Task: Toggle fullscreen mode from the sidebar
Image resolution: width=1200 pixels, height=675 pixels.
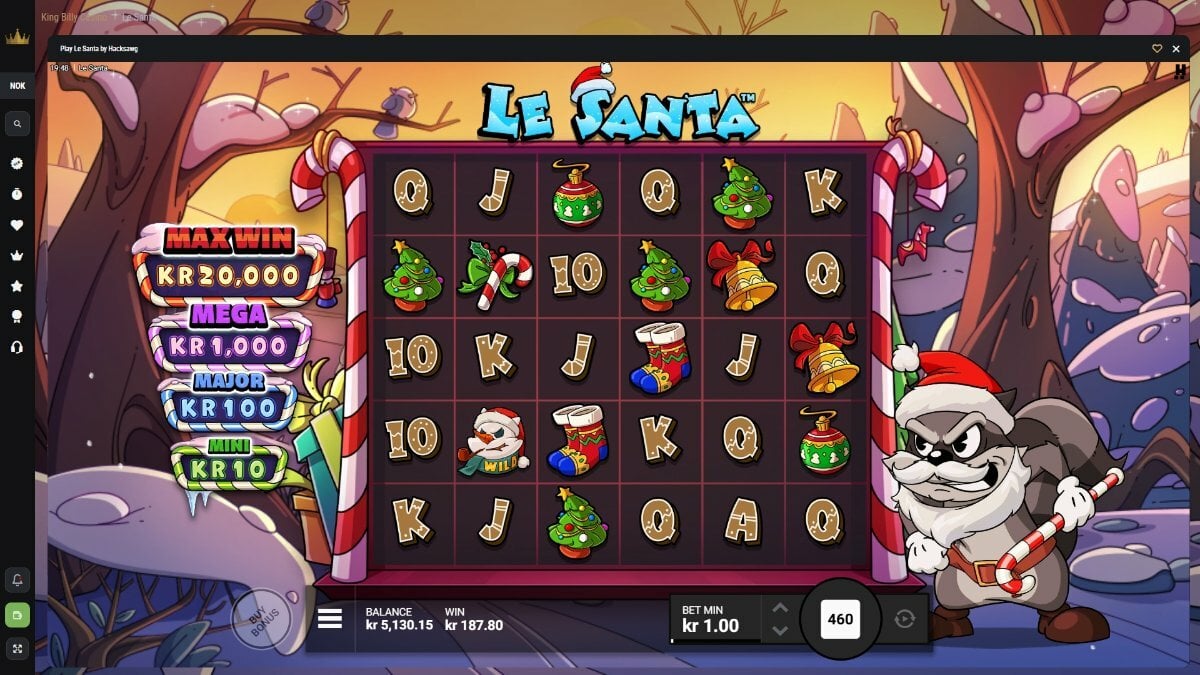Action: pyautogui.click(x=17, y=649)
